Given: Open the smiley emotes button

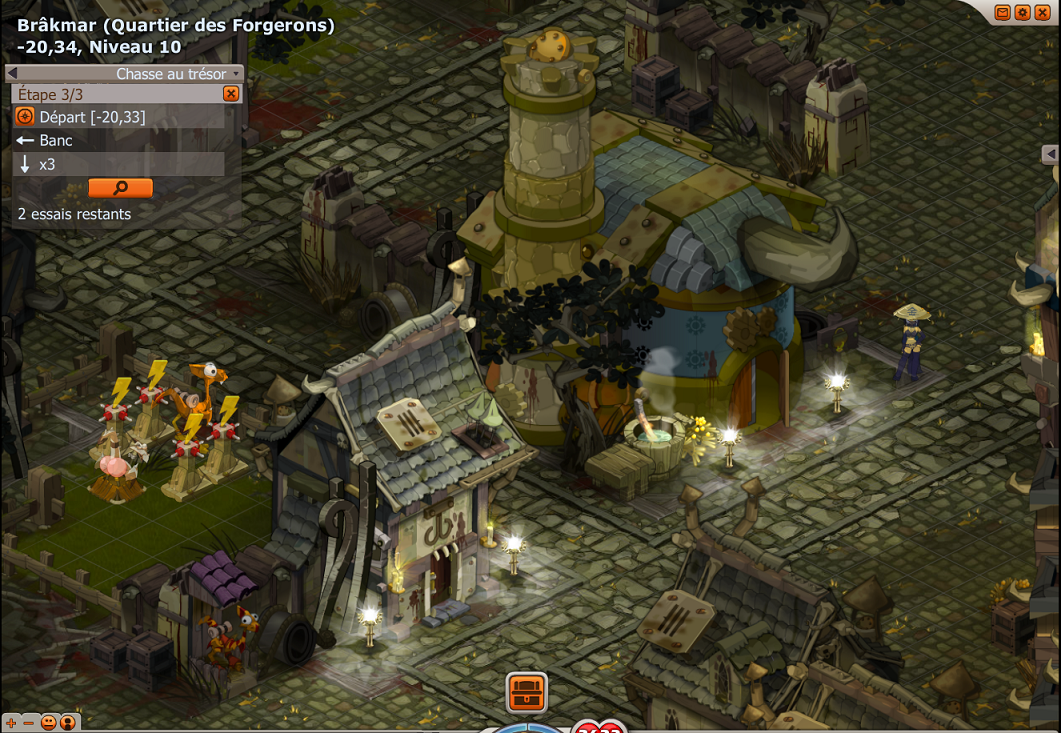Looking at the screenshot, I should tap(47, 722).
